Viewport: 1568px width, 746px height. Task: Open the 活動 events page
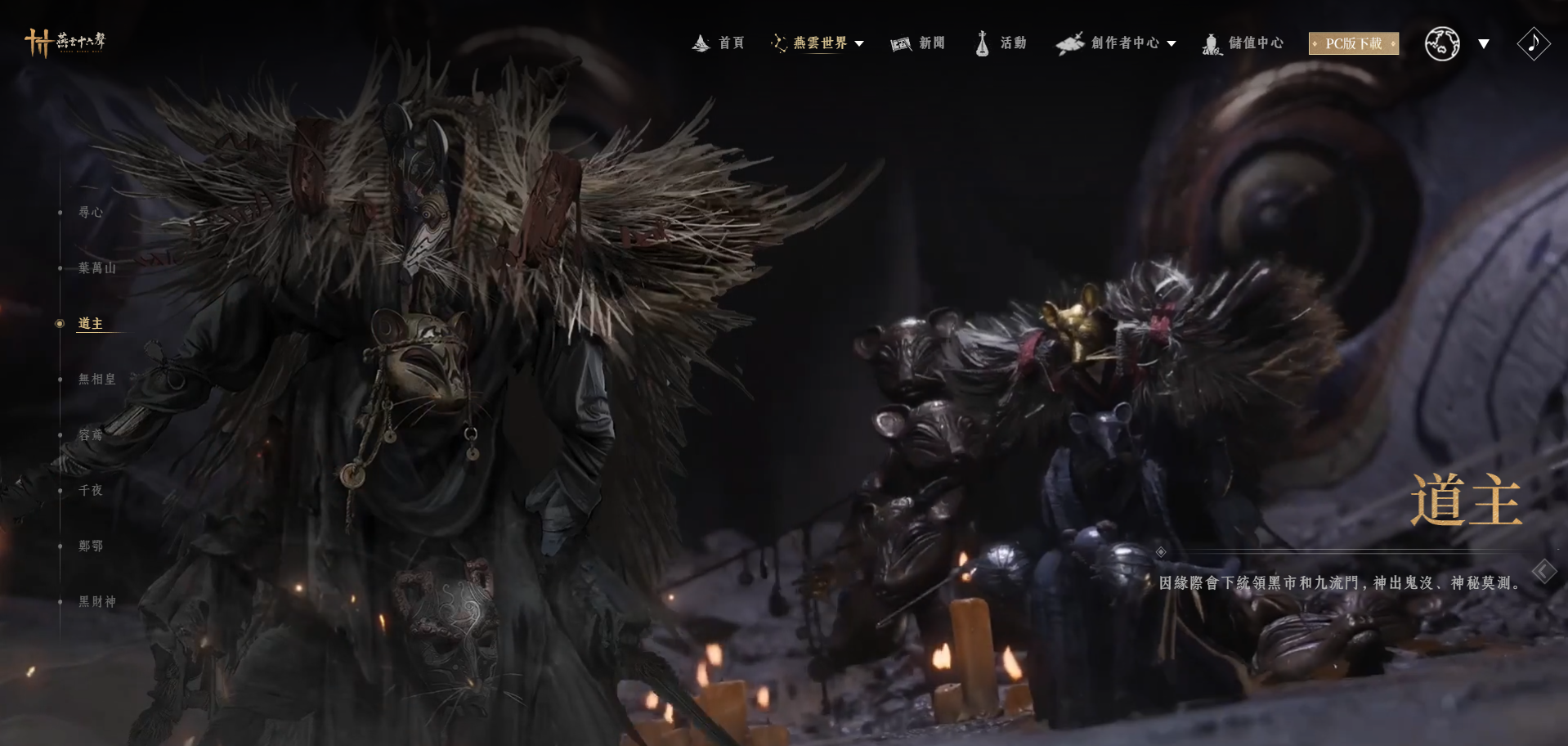click(1001, 43)
